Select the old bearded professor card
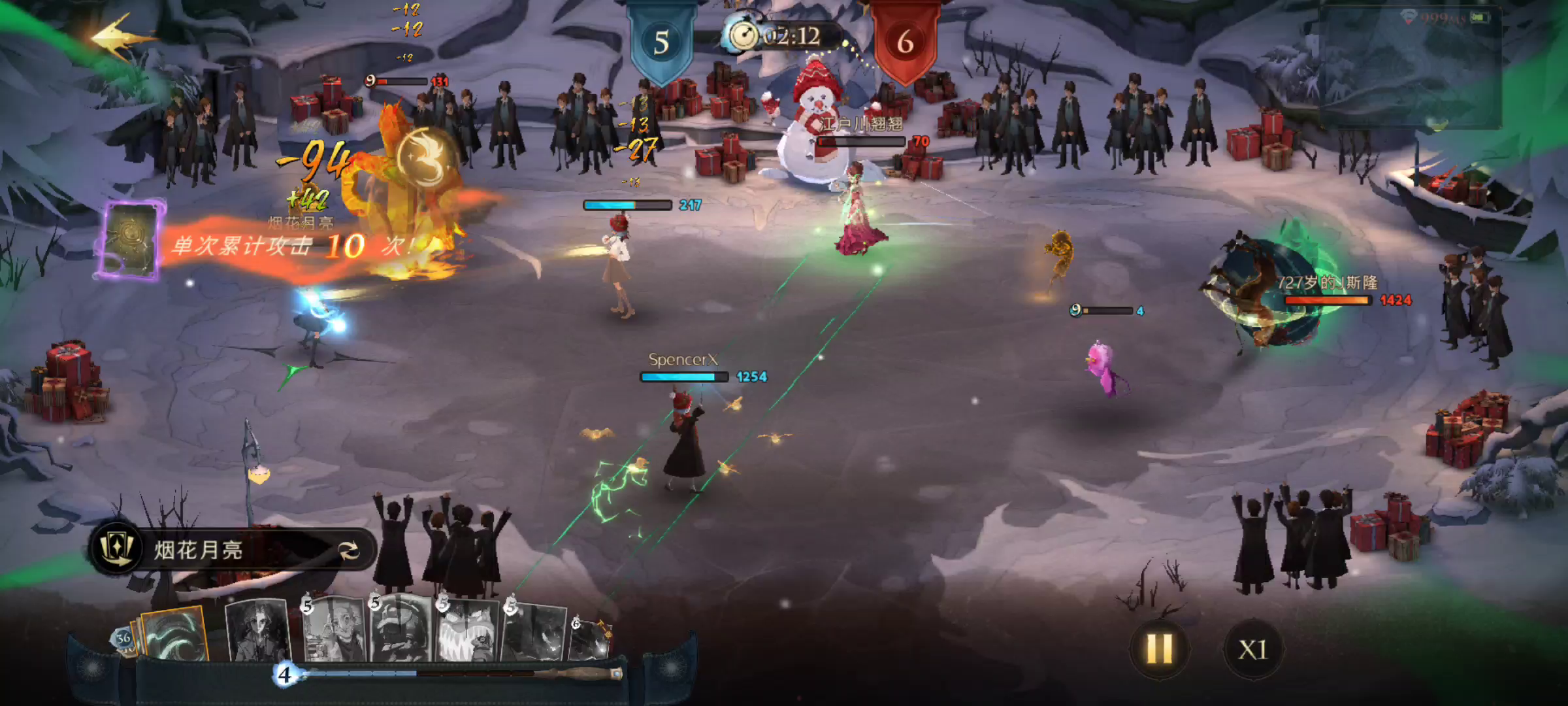The image size is (1568, 706). (x=335, y=630)
